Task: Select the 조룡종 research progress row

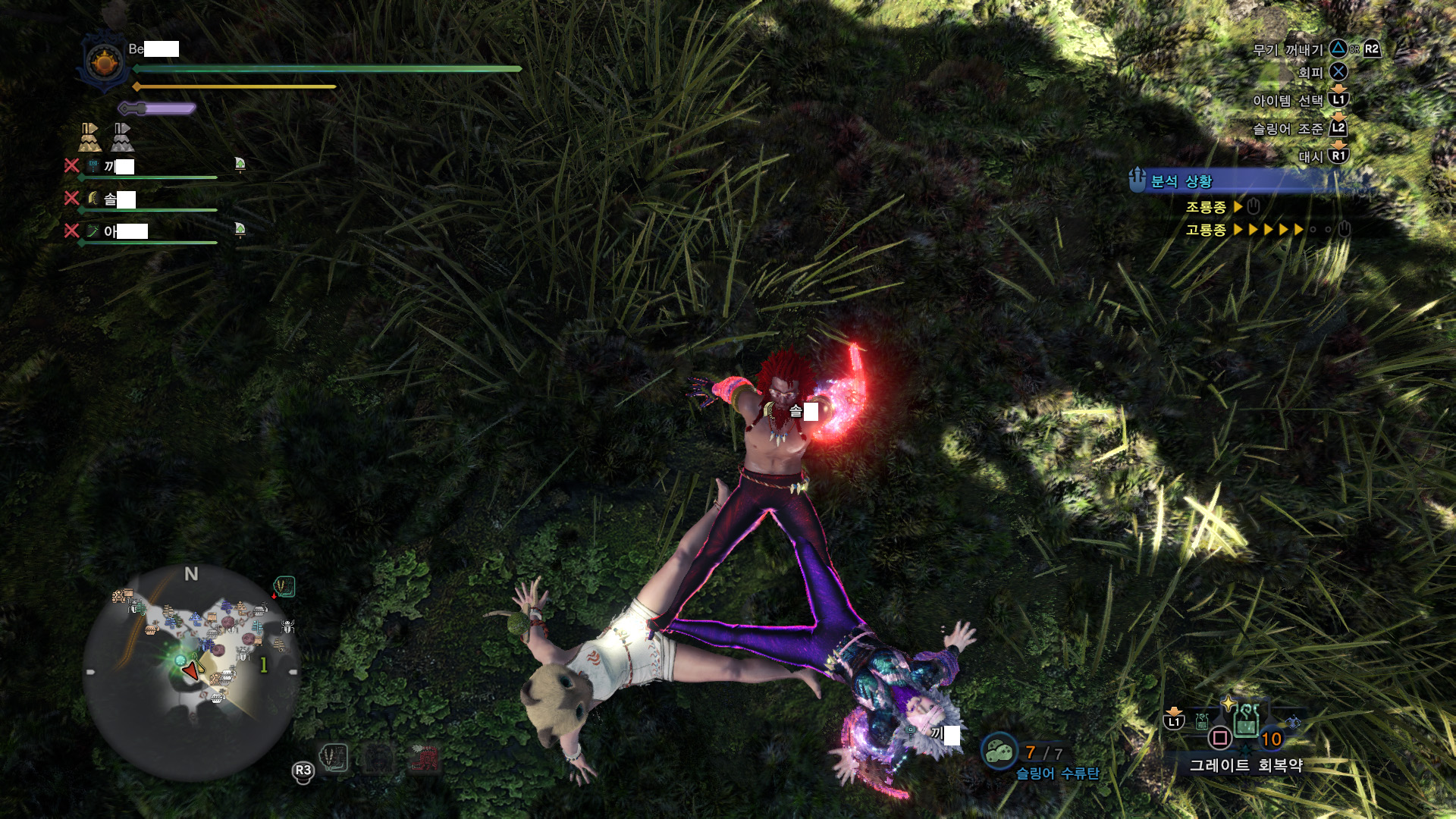Action: (1221, 207)
